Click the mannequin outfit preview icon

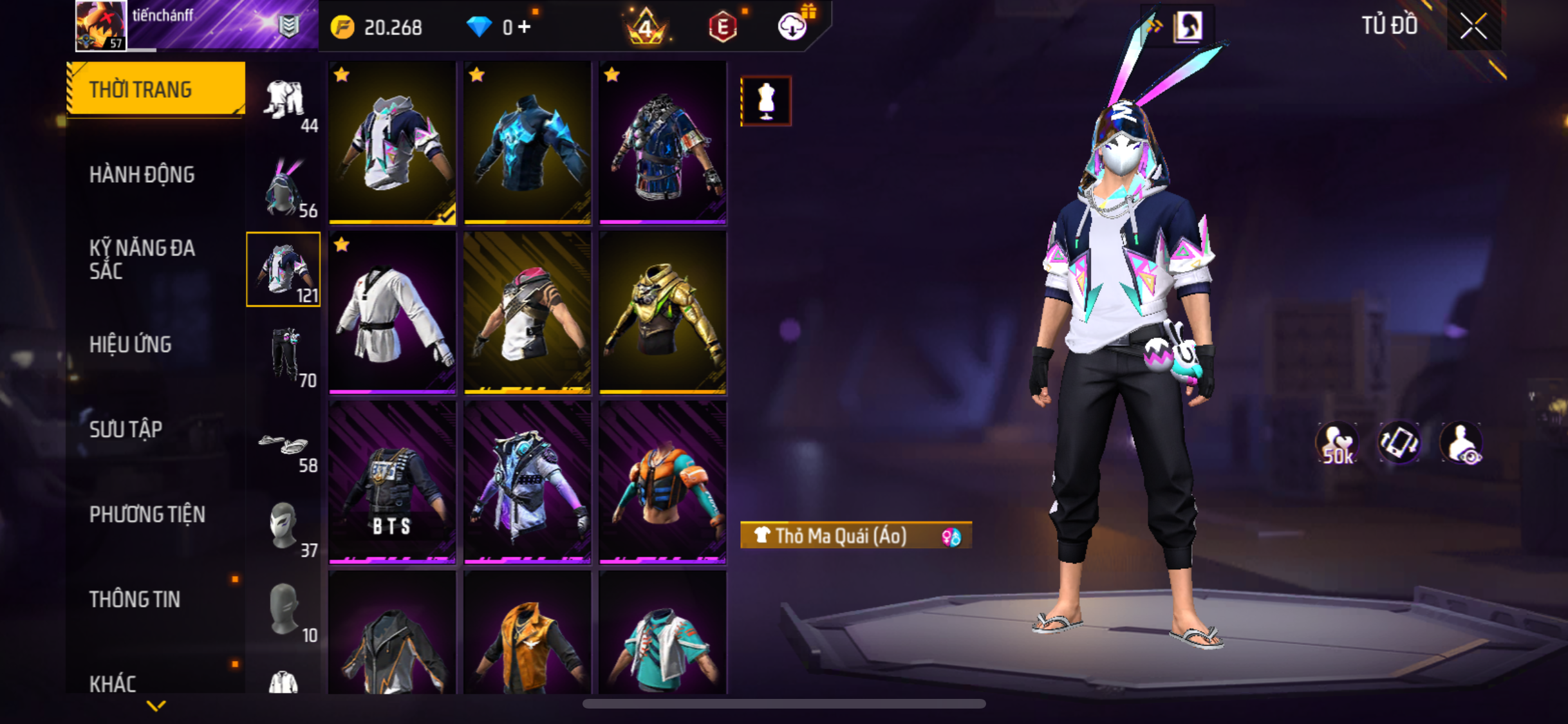[x=765, y=101]
